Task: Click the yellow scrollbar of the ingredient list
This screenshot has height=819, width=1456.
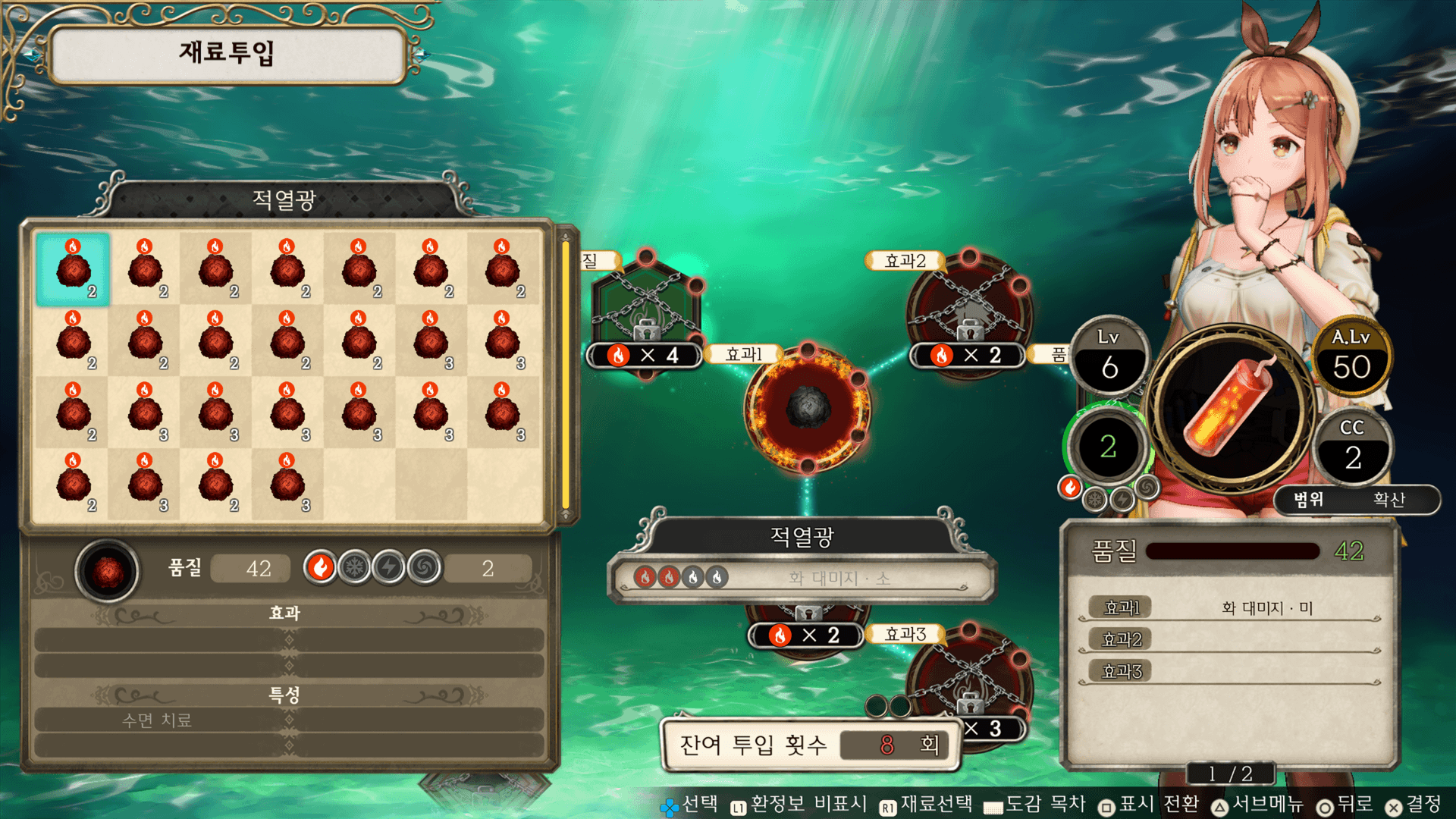Action: coord(565,375)
